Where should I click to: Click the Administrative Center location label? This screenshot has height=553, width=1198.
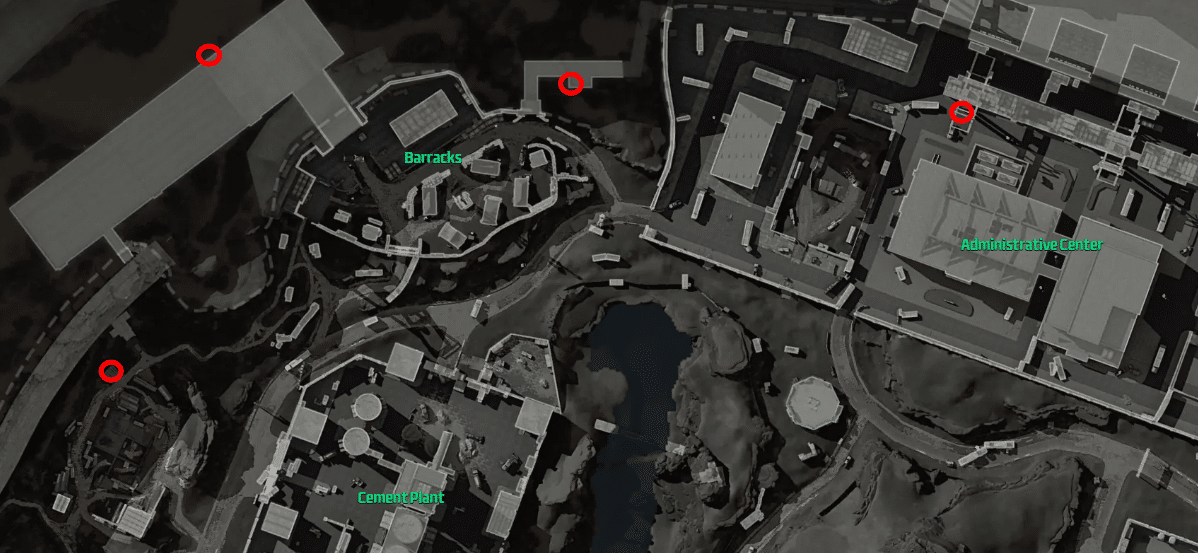coord(1031,245)
